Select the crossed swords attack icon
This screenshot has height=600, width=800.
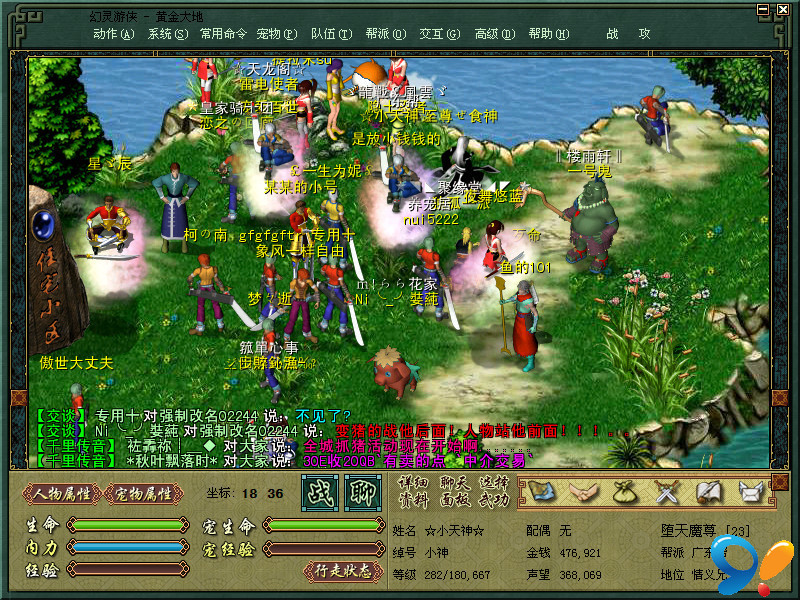pyautogui.click(x=667, y=491)
